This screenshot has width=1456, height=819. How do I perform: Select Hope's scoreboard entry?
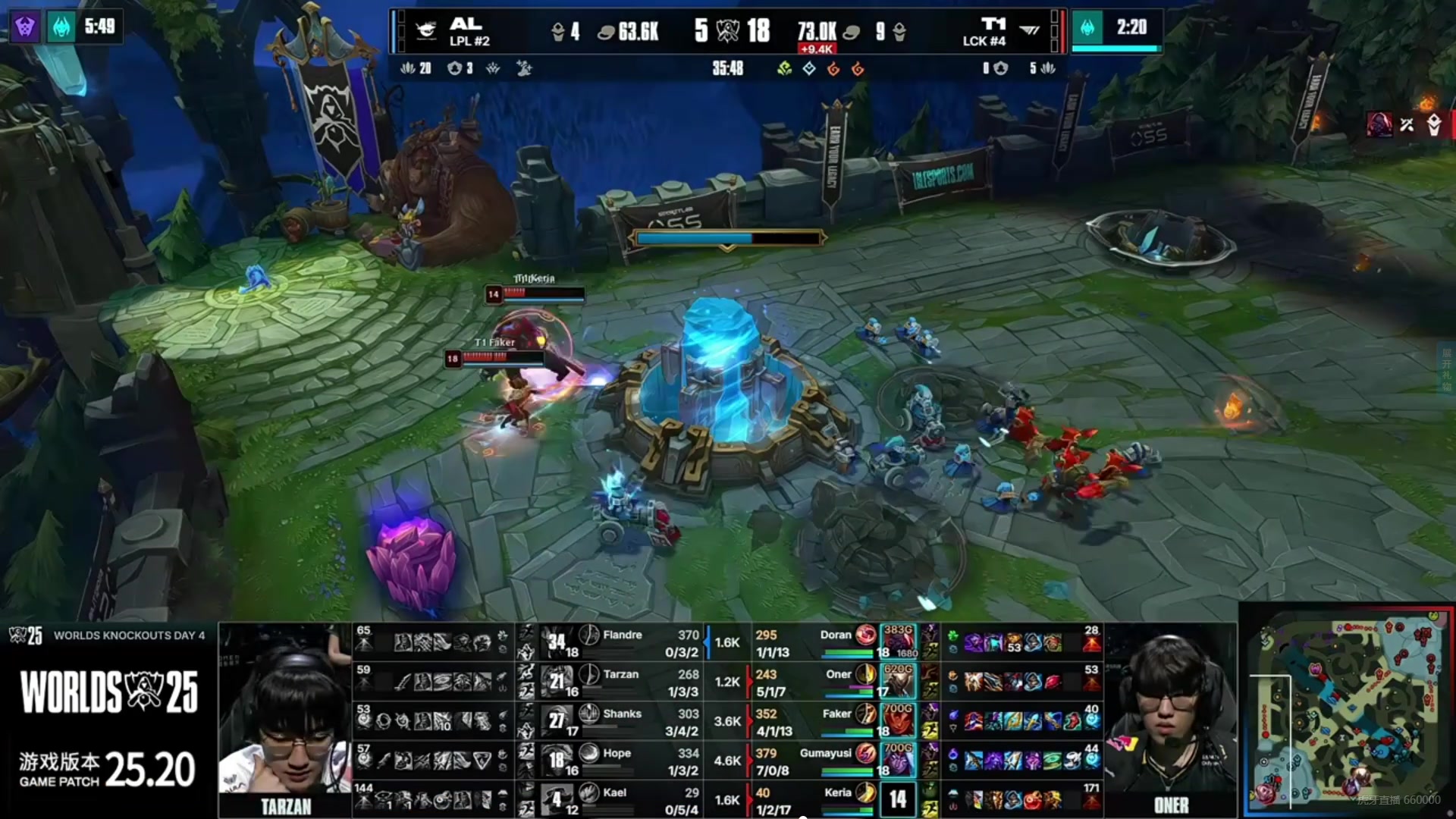(616, 753)
